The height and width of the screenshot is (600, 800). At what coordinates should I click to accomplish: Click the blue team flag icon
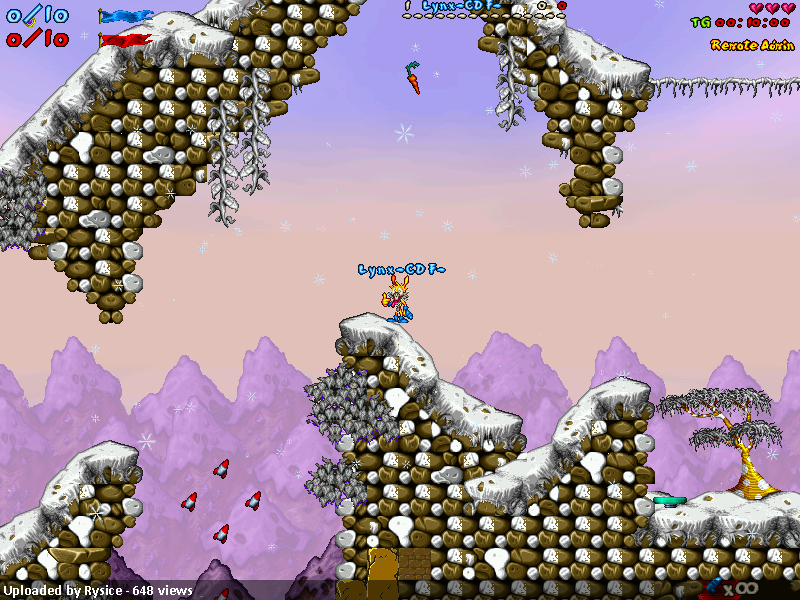coord(125,16)
